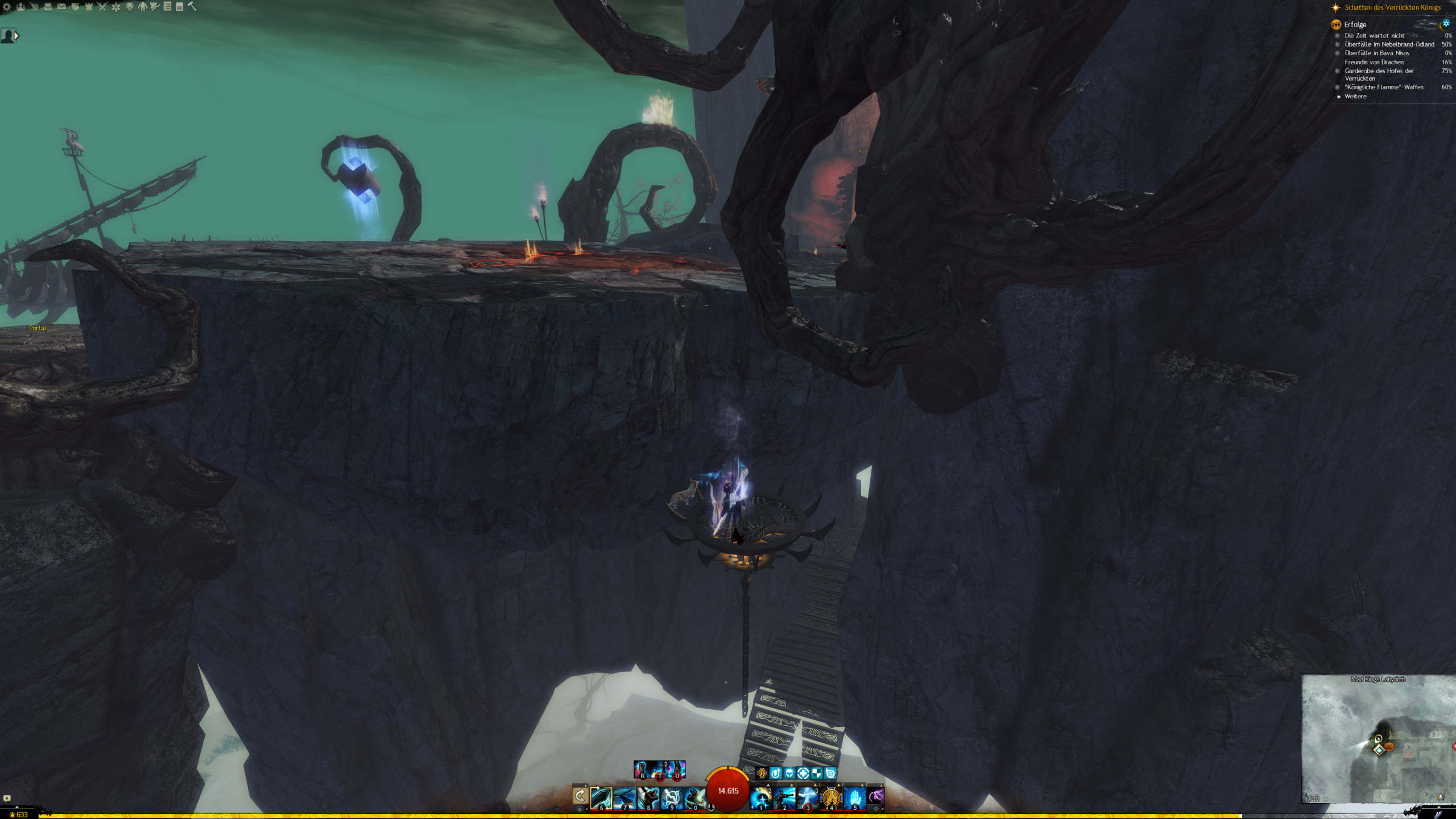Viewport: 1456px width, 819px height.
Task: Open the hammer crafting icon
Action: 192,7
